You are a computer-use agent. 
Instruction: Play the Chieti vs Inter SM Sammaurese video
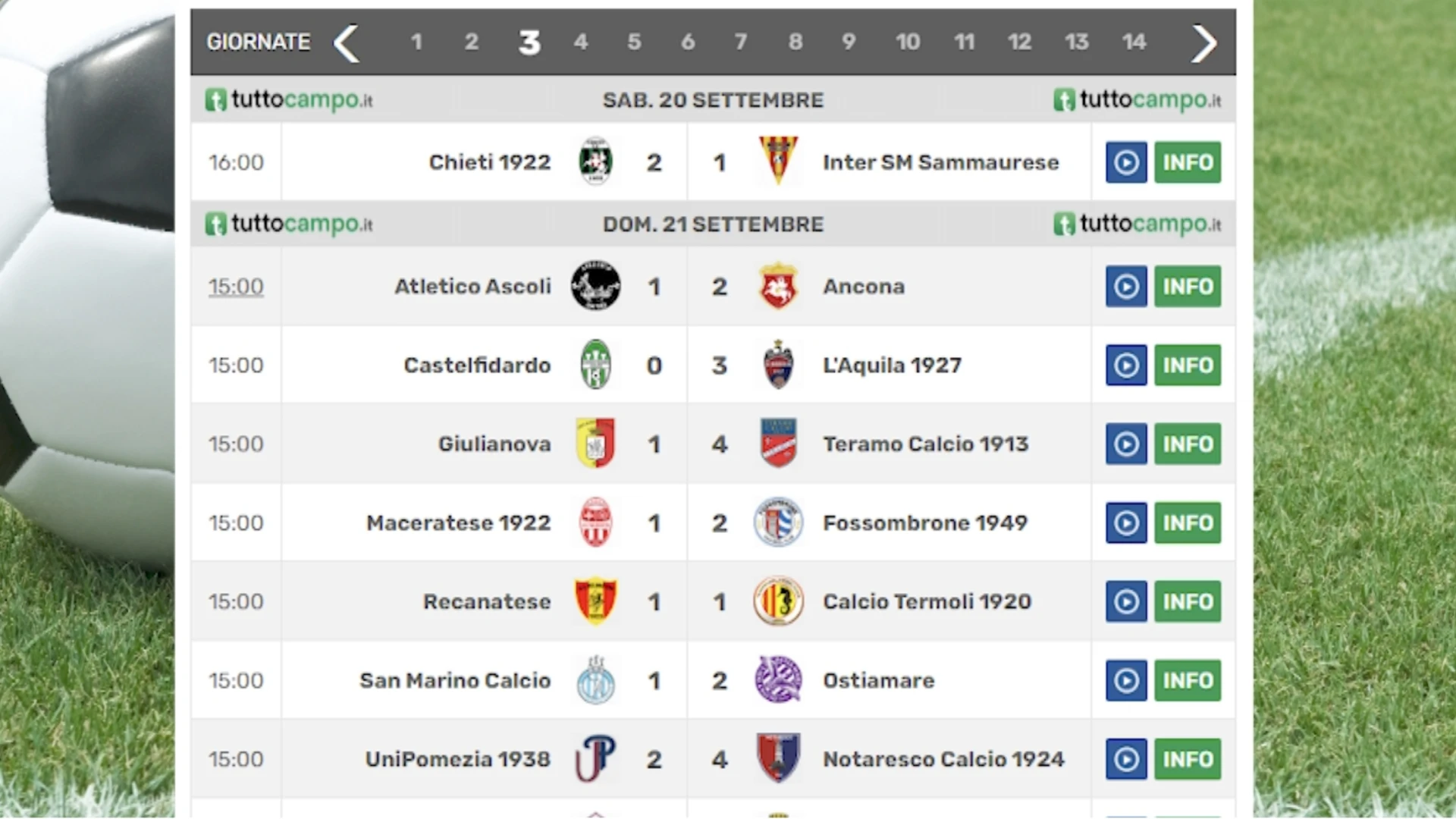(1127, 162)
